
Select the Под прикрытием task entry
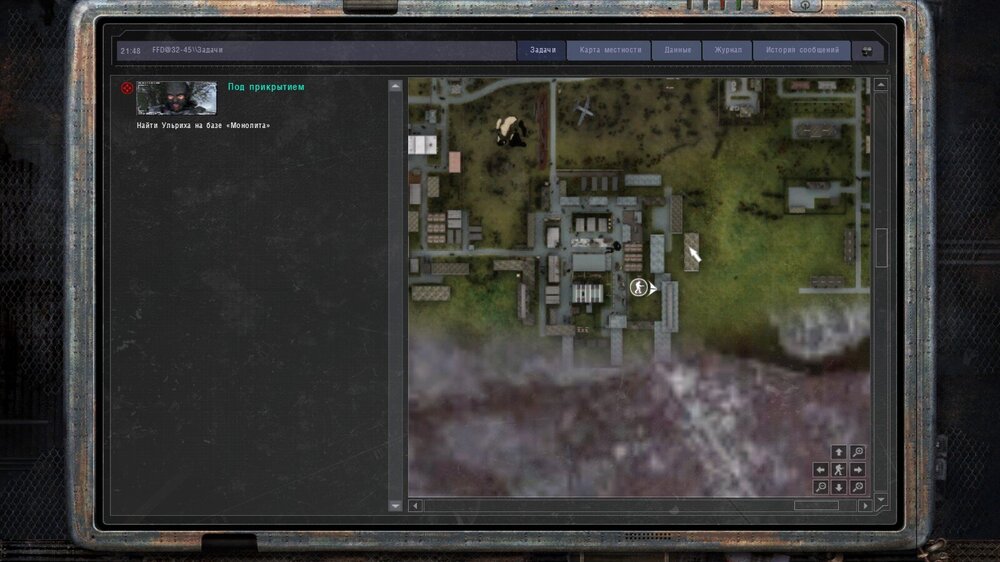pyautogui.click(x=266, y=87)
